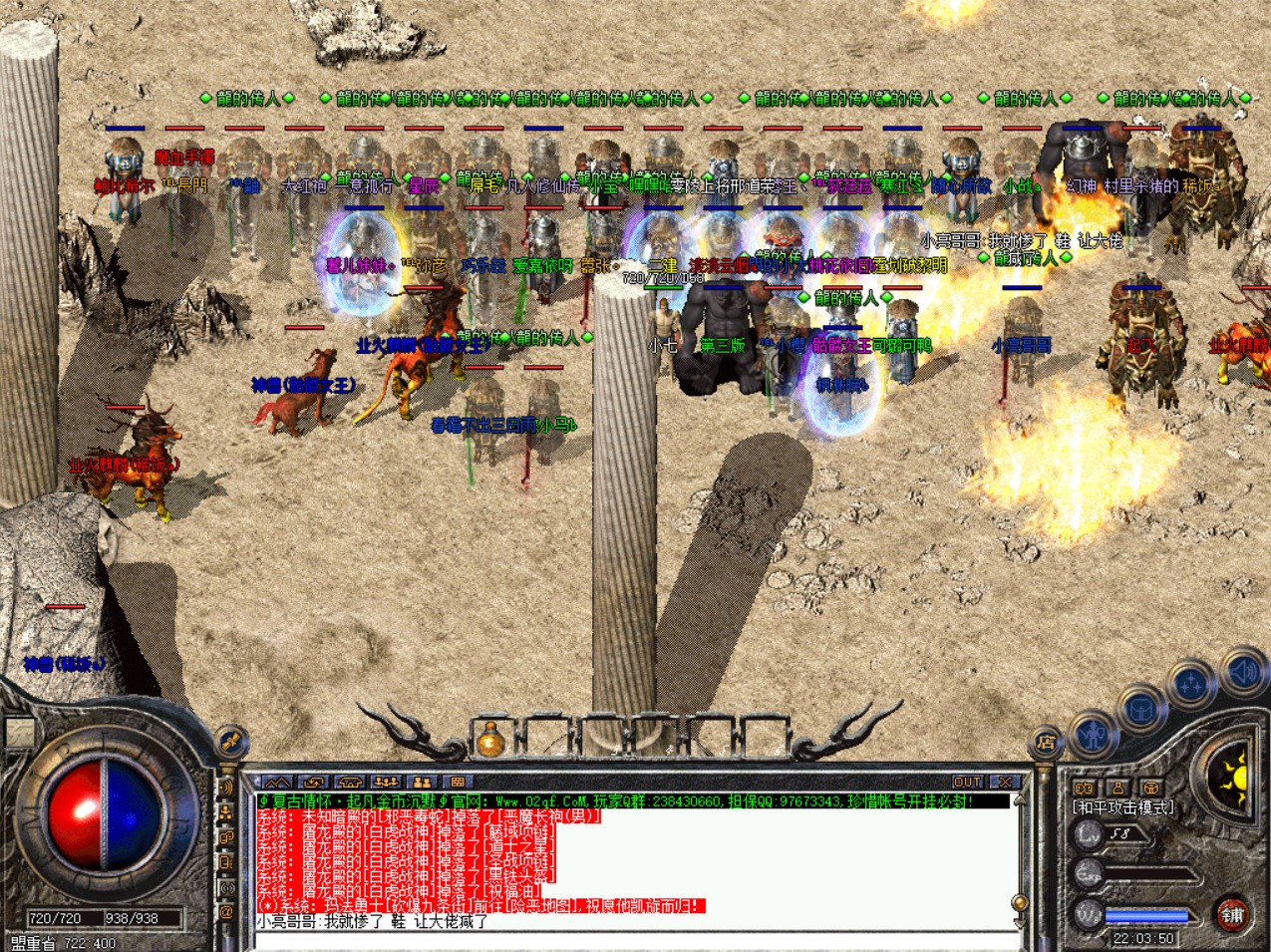
Task: Click the X button beside OUT
Action: tap(1005, 783)
